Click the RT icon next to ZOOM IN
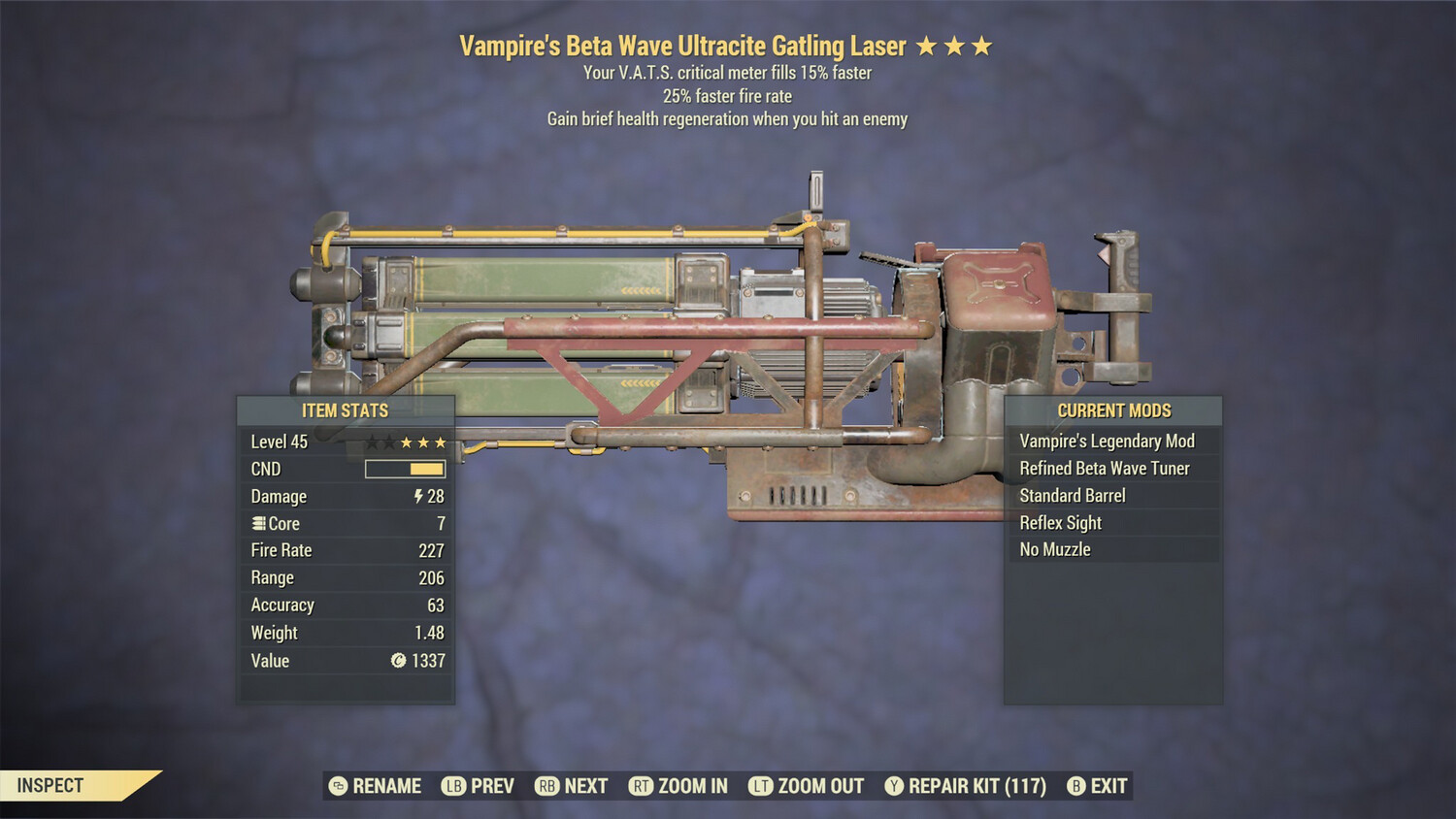1456x819 pixels. pos(642,786)
